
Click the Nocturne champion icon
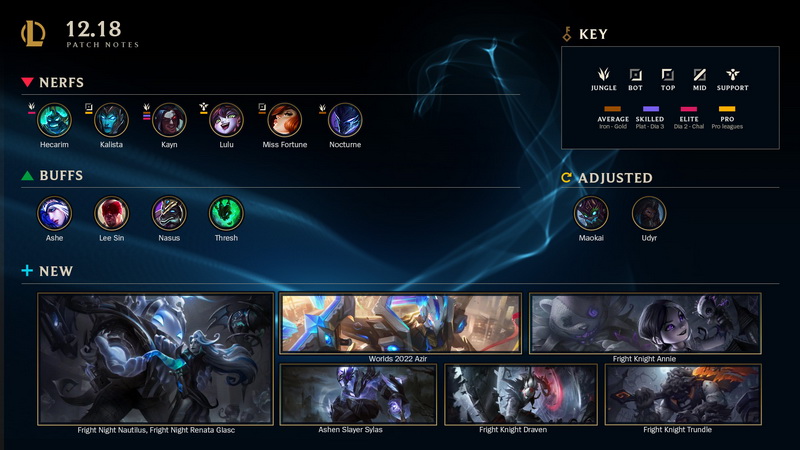345,122
